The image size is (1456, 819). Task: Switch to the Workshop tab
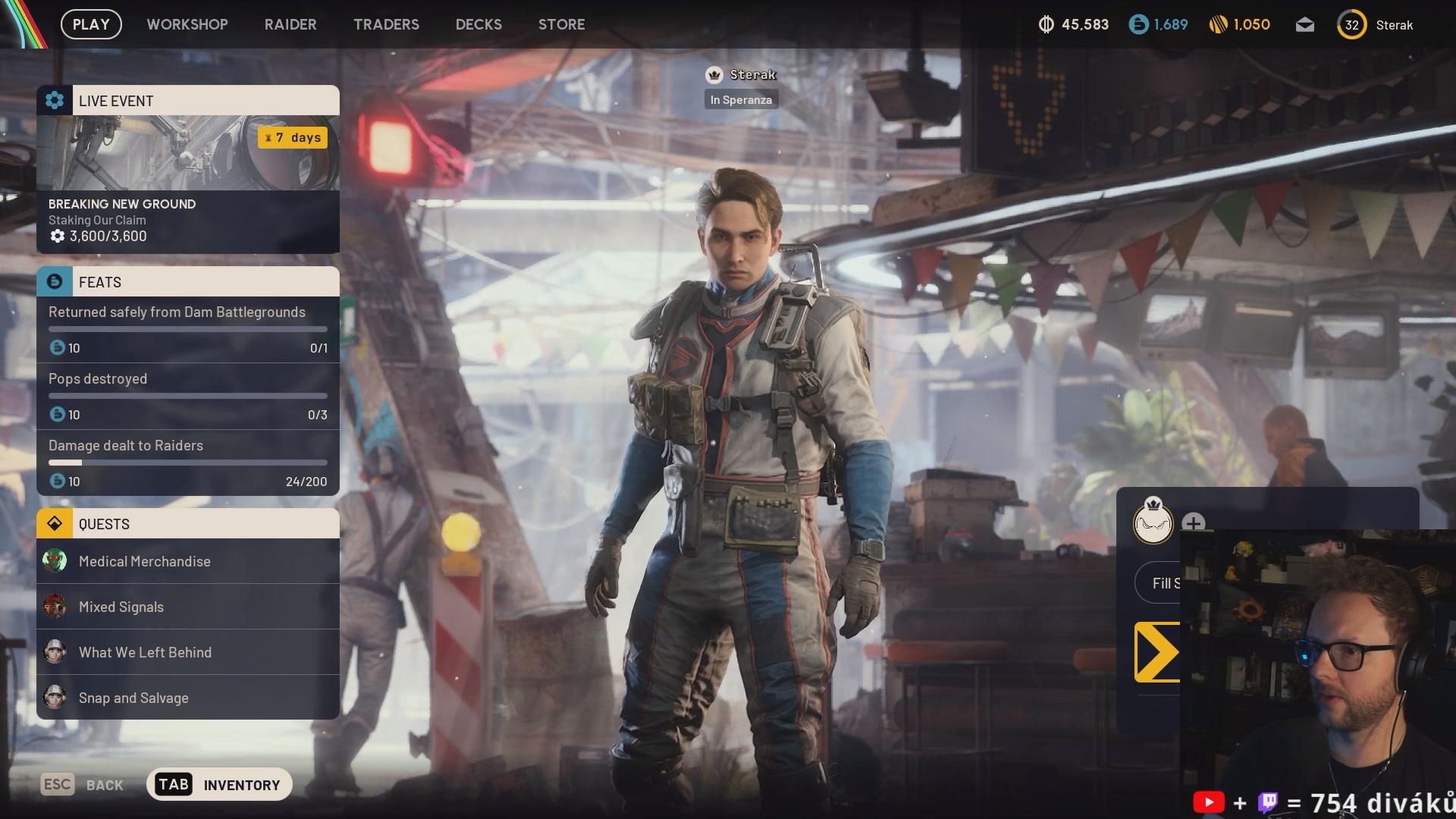click(x=187, y=24)
